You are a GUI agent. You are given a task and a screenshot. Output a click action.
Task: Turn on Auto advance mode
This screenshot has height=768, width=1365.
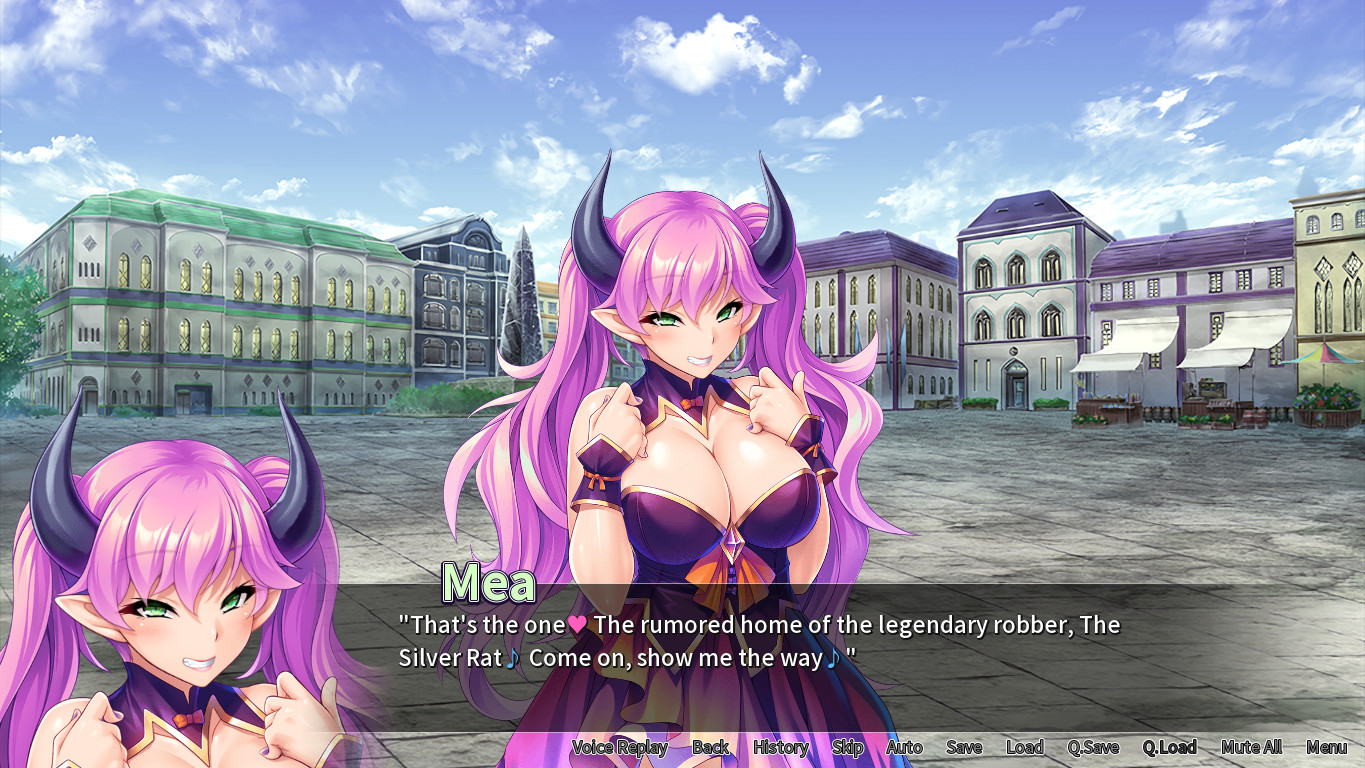coord(904,747)
